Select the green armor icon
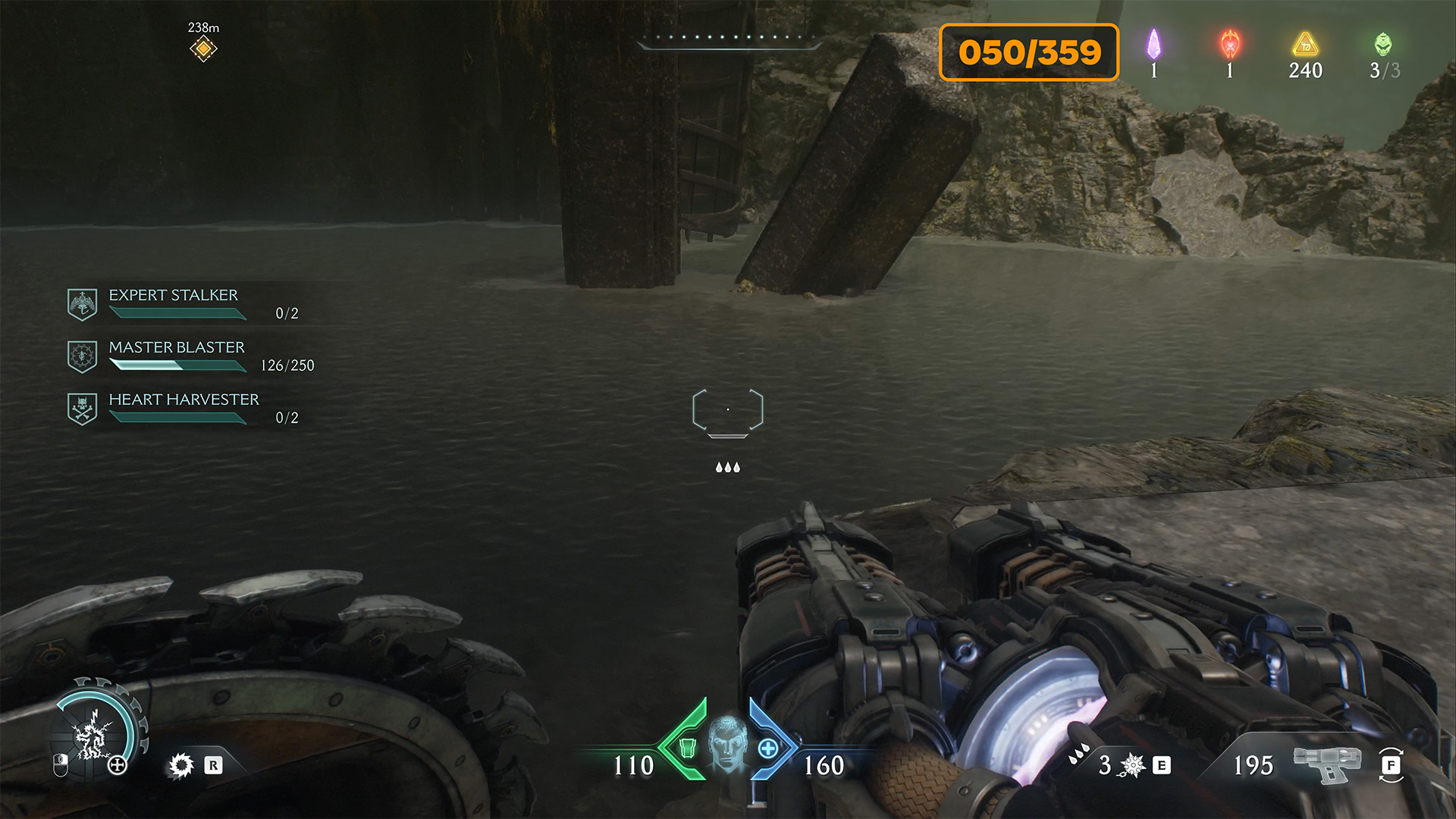The width and height of the screenshot is (1456, 819). point(687,748)
